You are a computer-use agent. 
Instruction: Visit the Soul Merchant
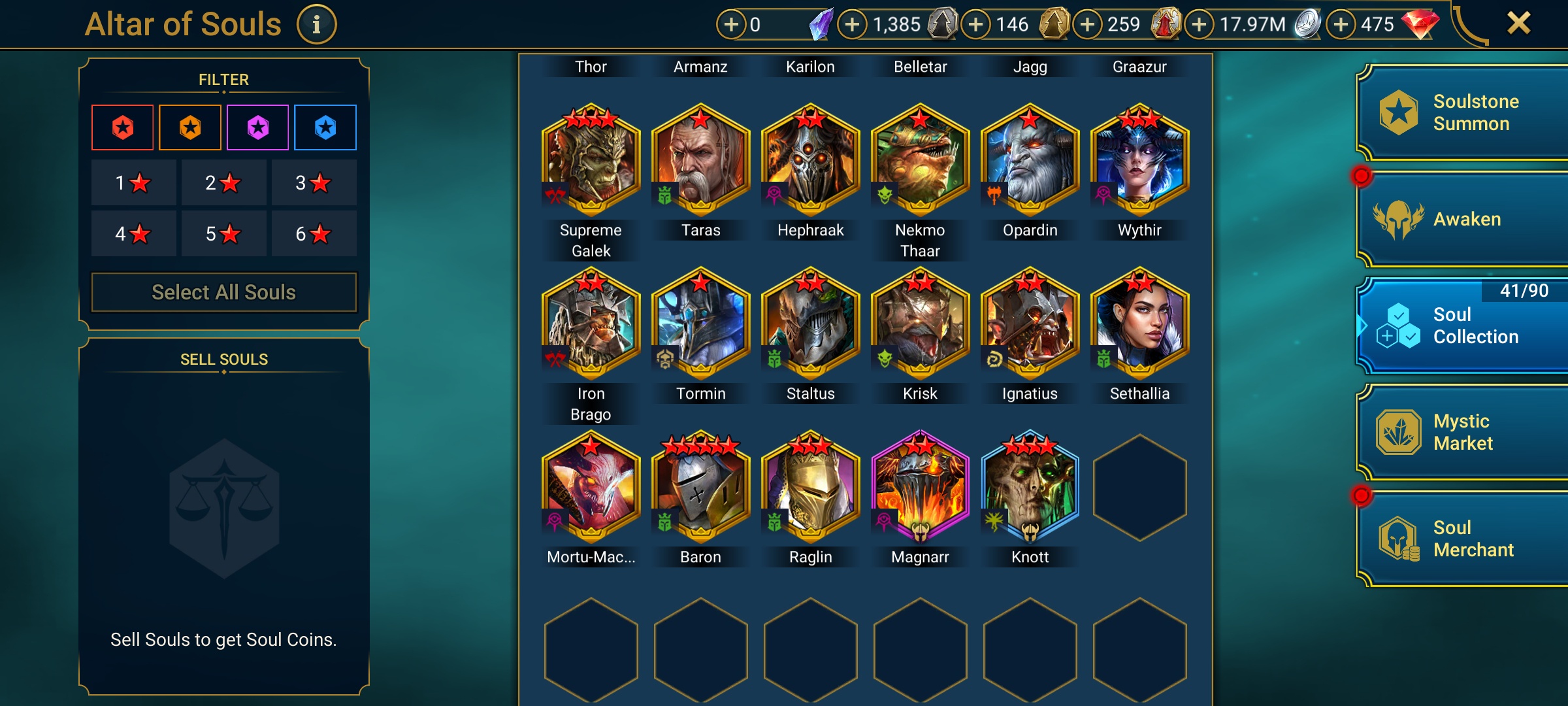pyautogui.click(x=1463, y=539)
